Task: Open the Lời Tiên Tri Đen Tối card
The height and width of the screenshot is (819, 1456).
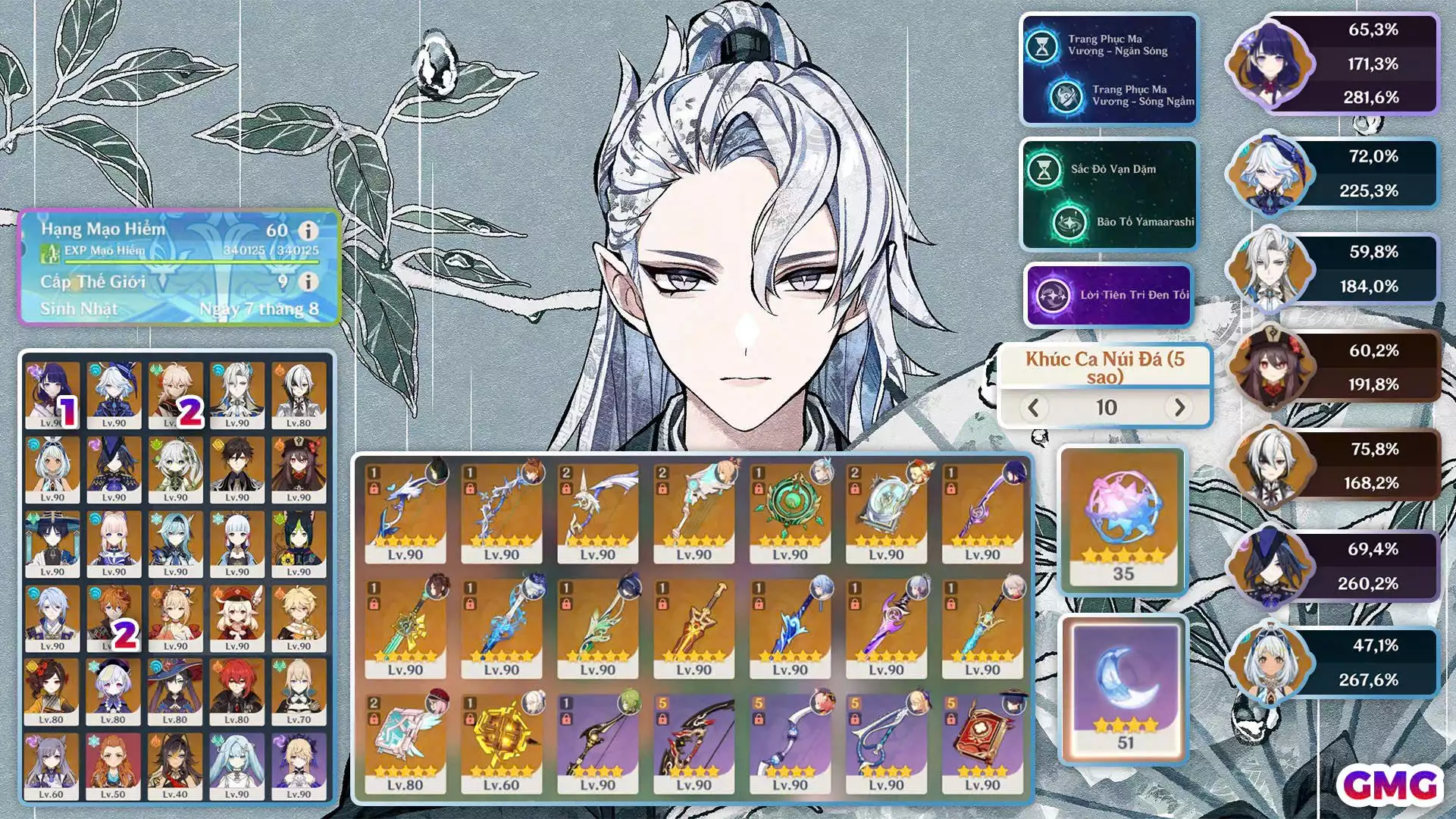Action: (1109, 295)
